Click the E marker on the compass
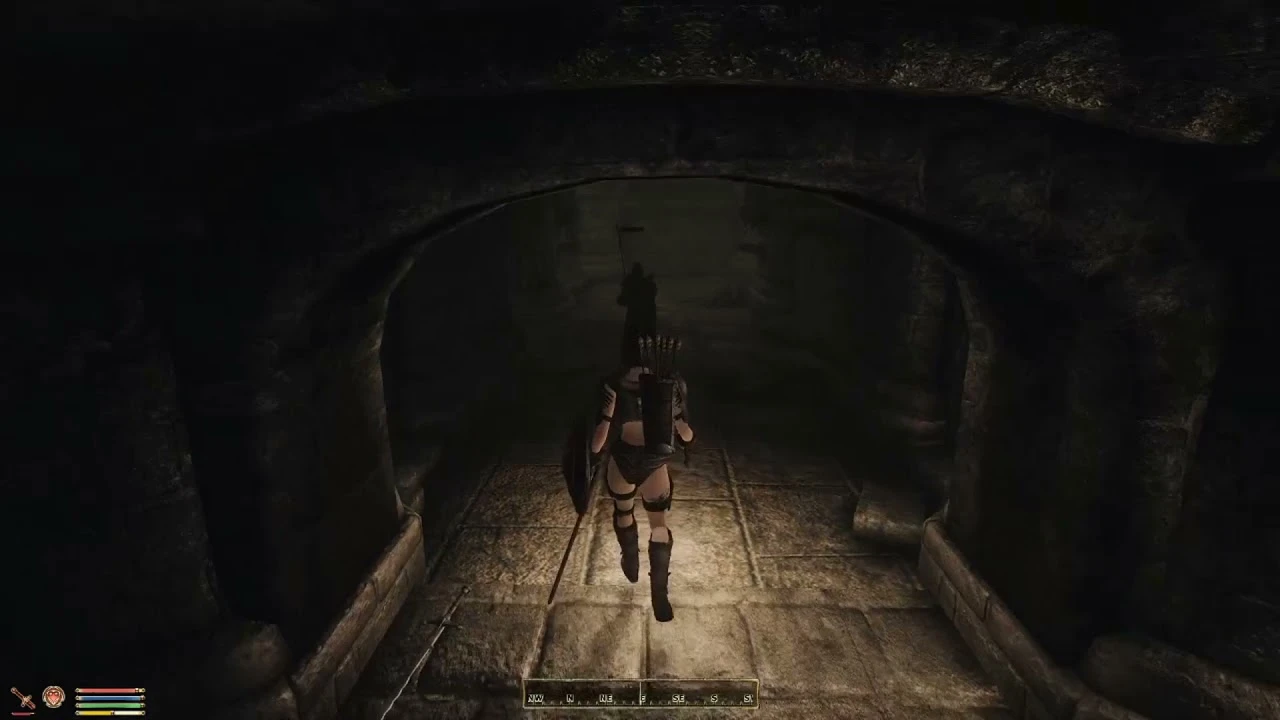 [x=642, y=697]
